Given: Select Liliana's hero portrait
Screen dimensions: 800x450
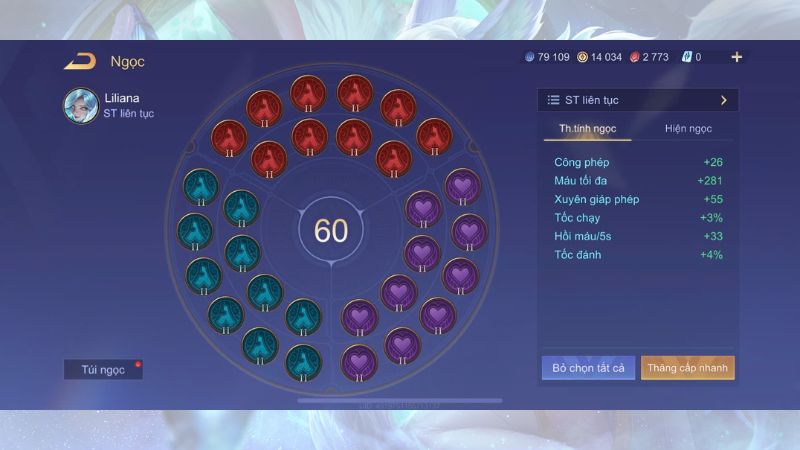Looking at the screenshot, I should point(80,105).
